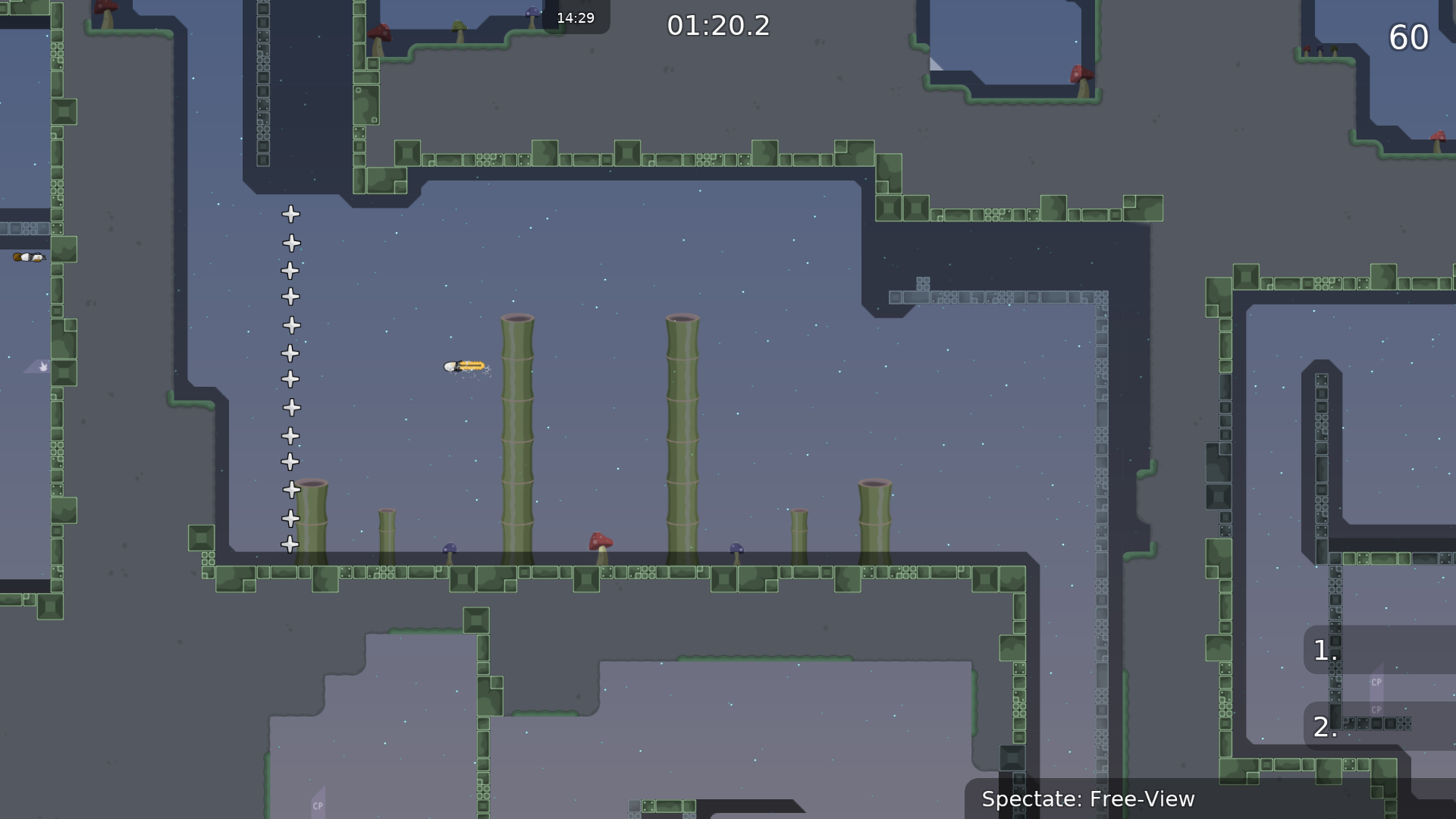
Task: Click the idle player sprite at the far left
Action: tap(28, 257)
